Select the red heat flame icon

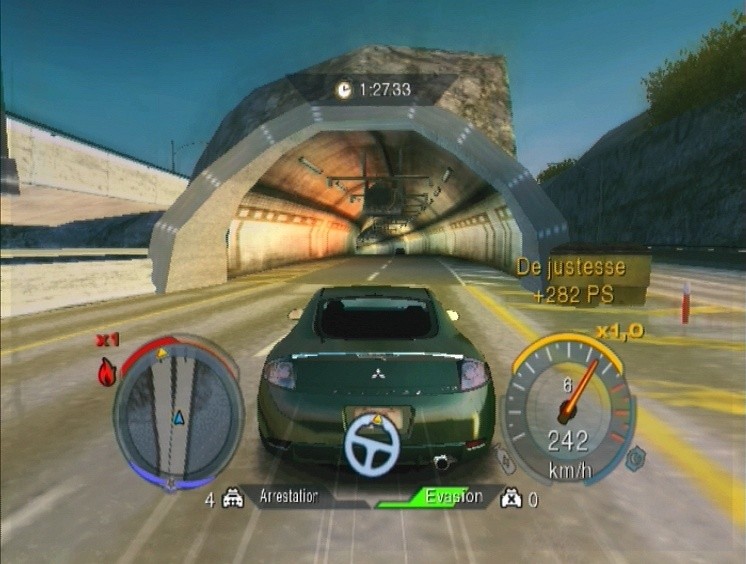click(x=107, y=373)
